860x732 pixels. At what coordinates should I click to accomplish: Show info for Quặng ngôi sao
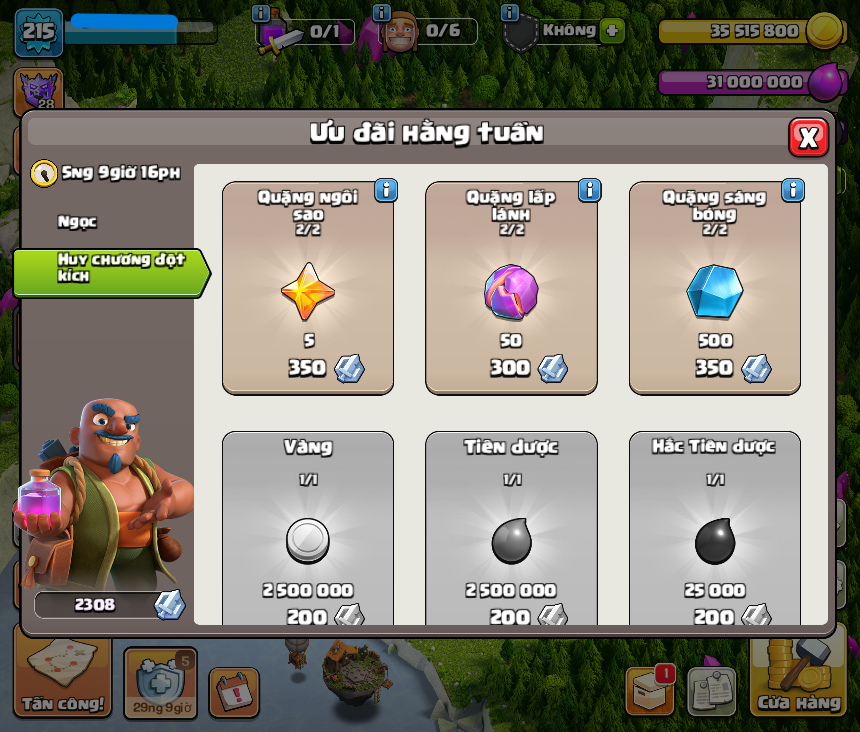coord(386,190)
